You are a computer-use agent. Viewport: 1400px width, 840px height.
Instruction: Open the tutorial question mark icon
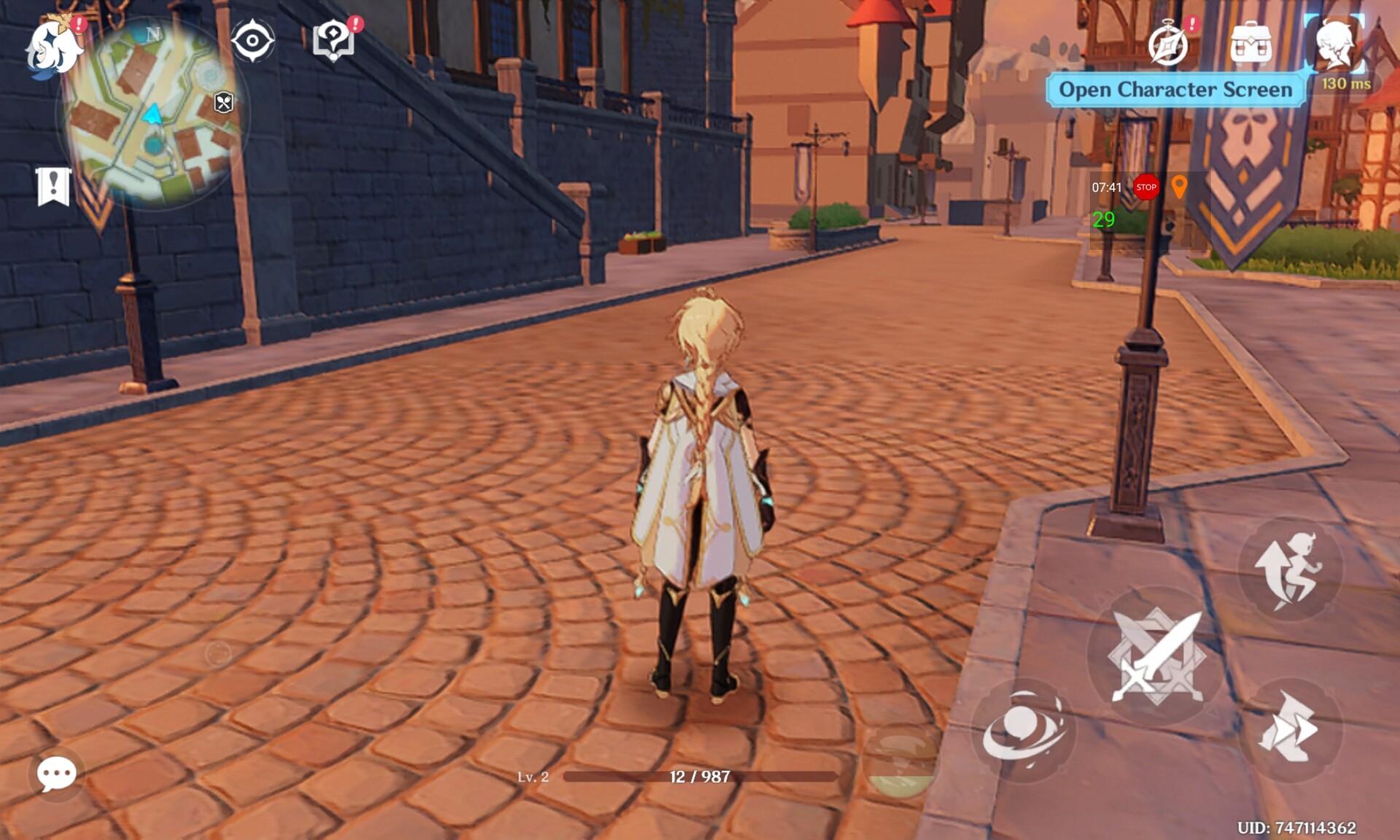[333, 40]
